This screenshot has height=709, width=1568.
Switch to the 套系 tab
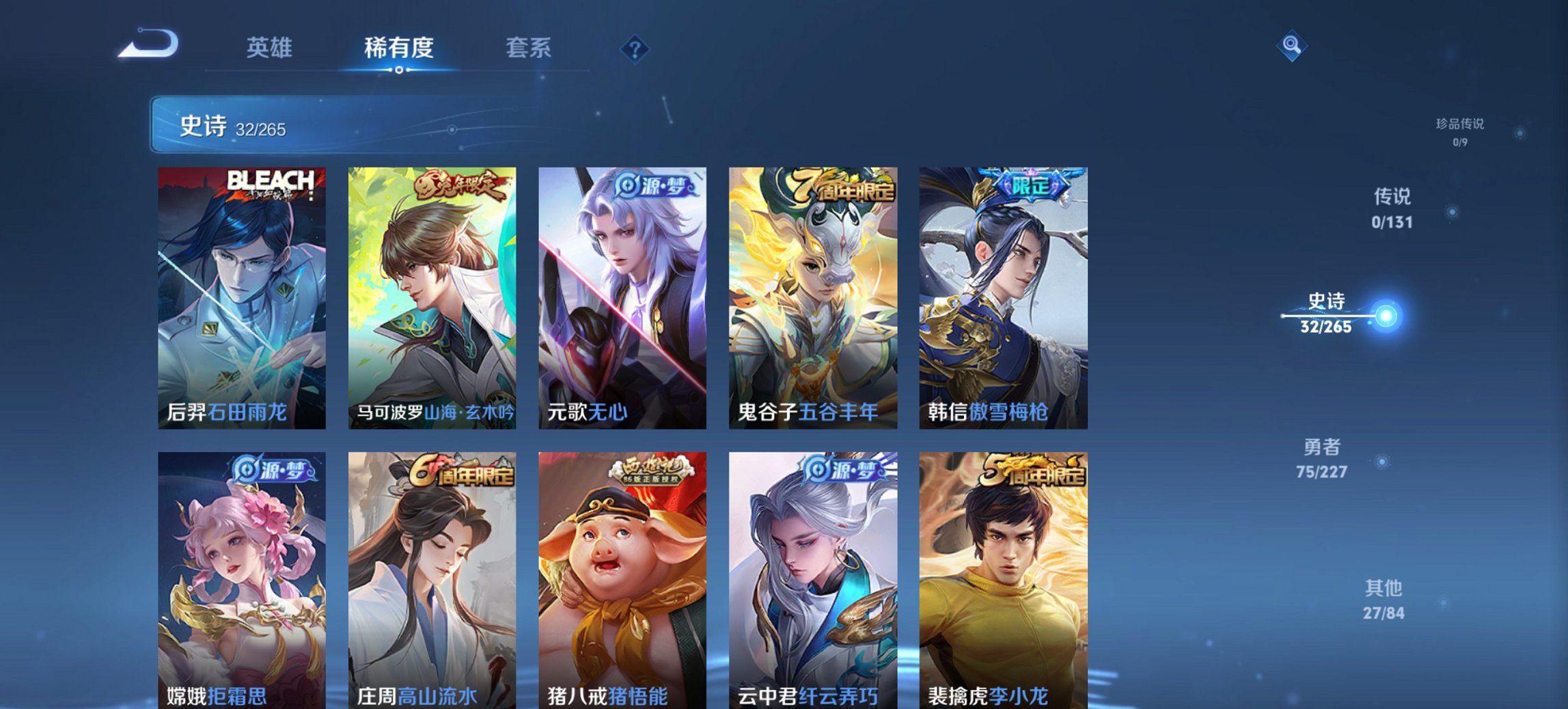[x=529, y=48]
